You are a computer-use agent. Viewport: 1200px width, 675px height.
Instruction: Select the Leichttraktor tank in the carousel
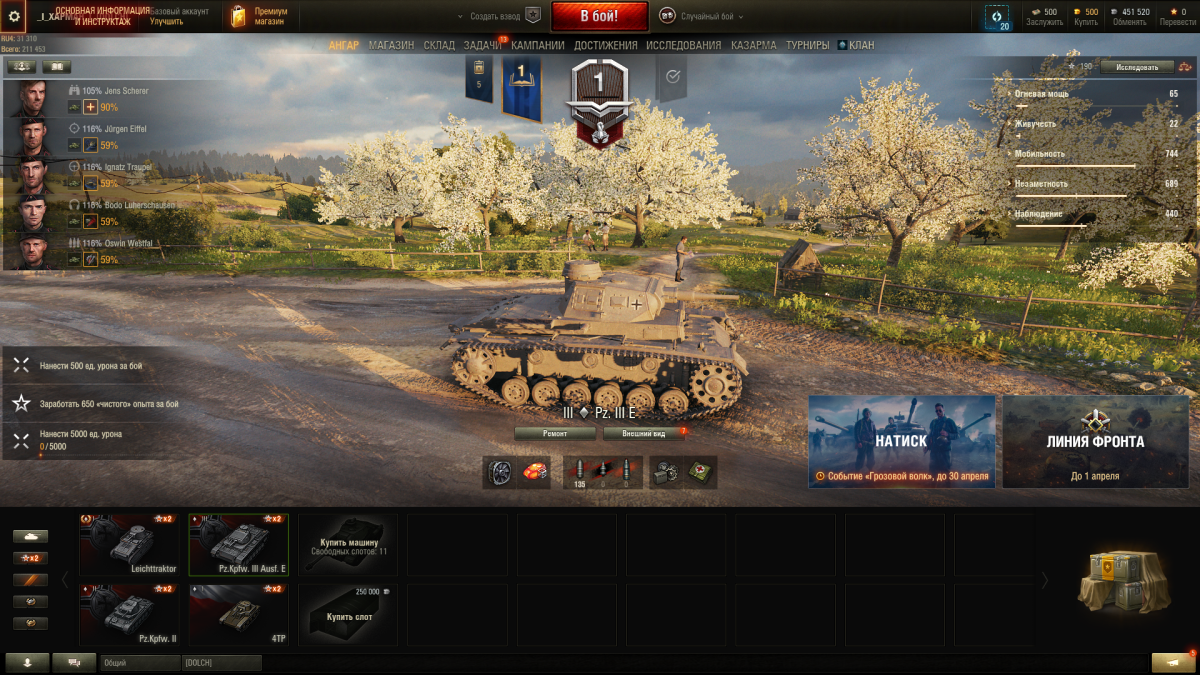[x=129, y=545]
